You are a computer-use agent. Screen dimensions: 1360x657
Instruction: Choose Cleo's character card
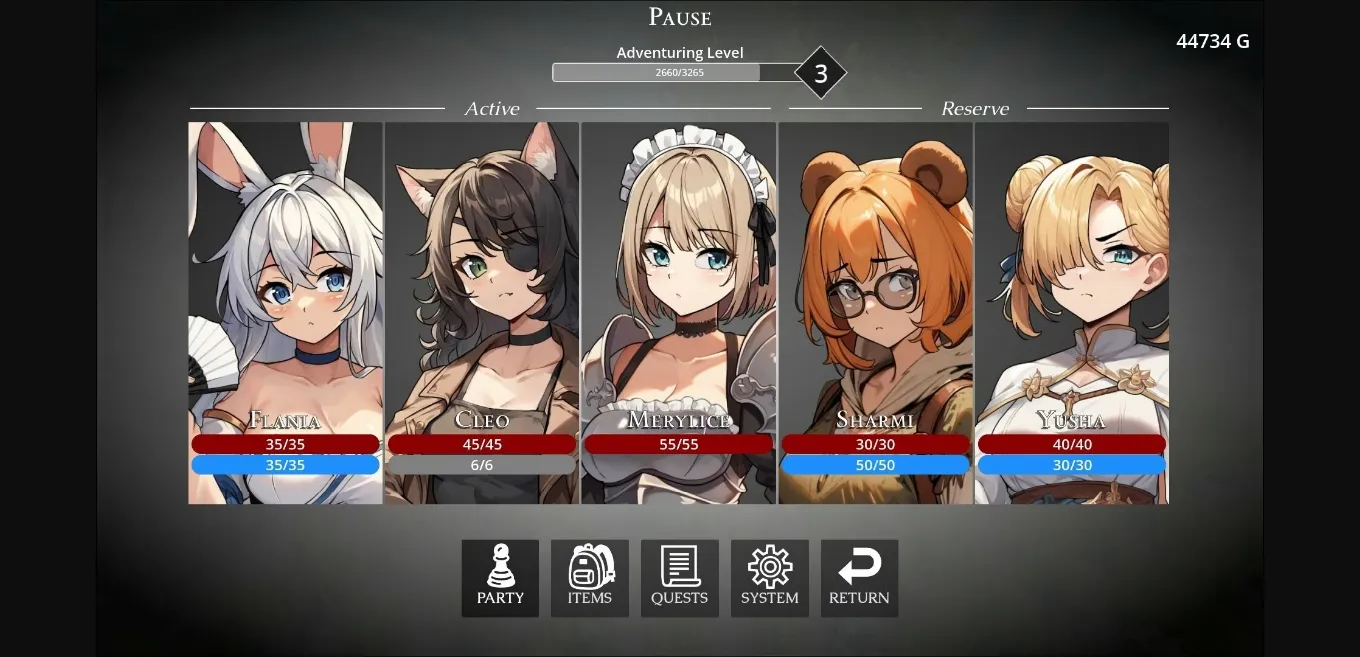pyautogui.click(x=482, y=300)
